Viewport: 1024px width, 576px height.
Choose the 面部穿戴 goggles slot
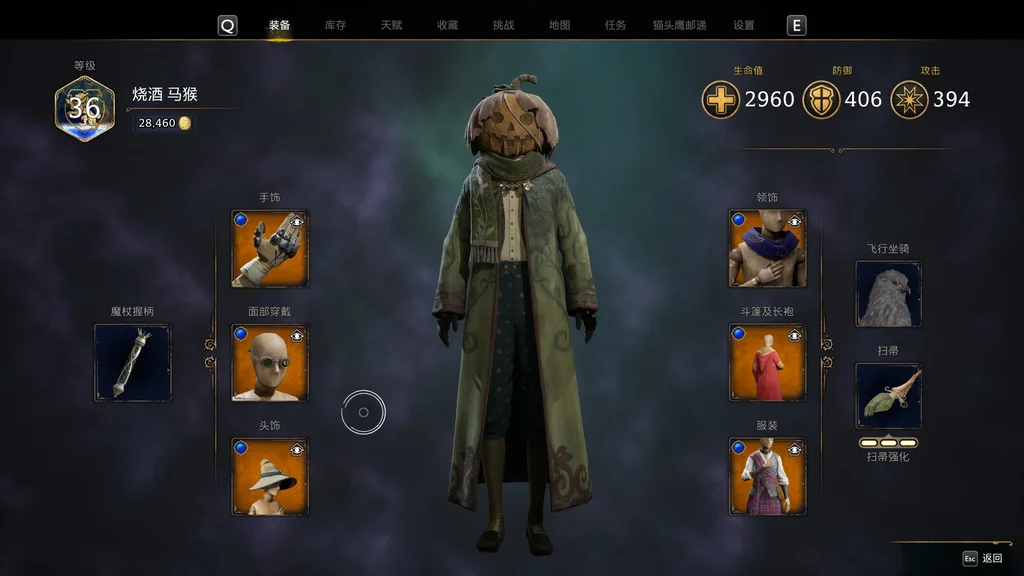tap(270, 362)
